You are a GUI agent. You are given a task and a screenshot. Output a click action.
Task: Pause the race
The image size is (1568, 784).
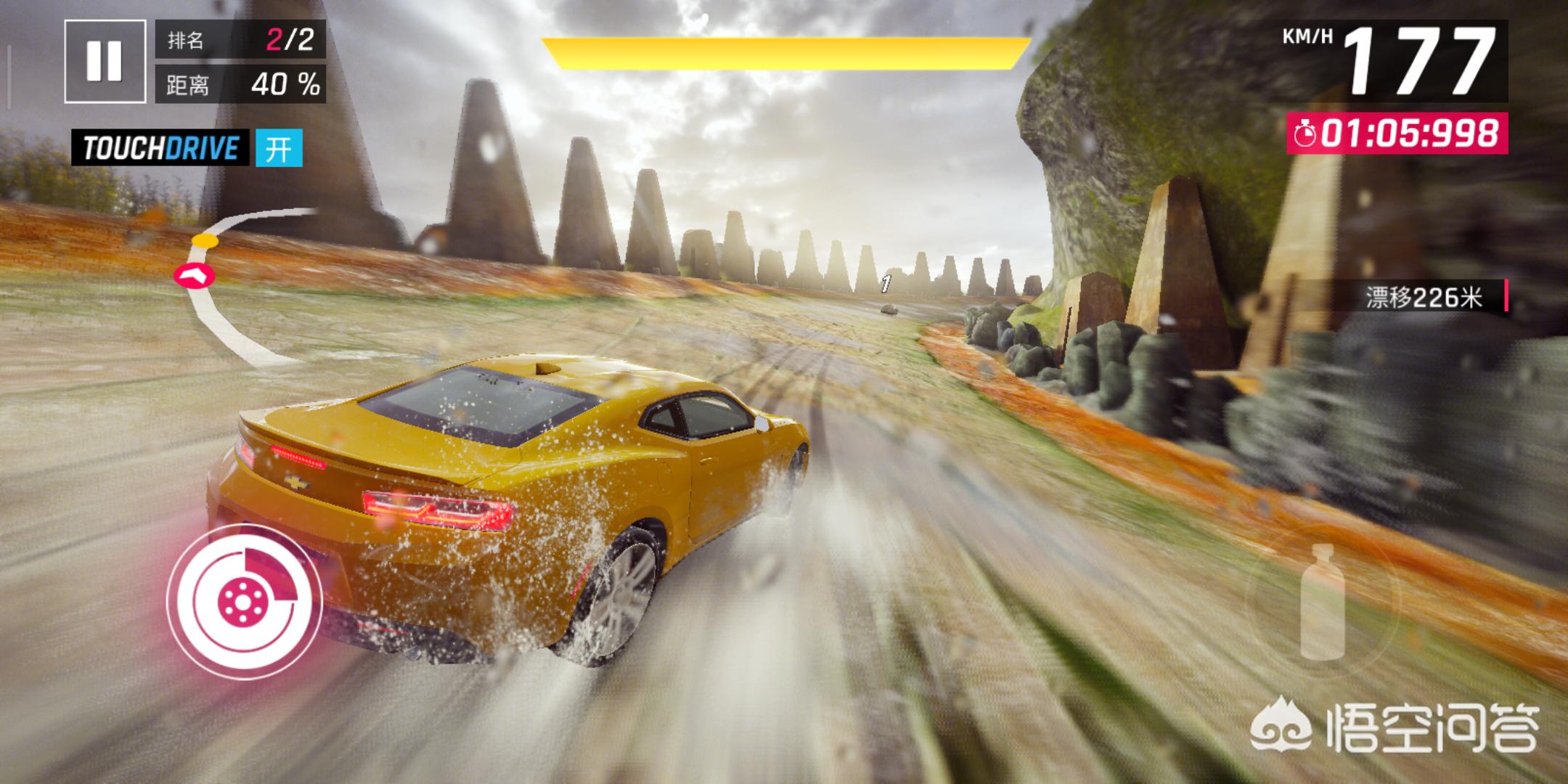pos(104,61)
